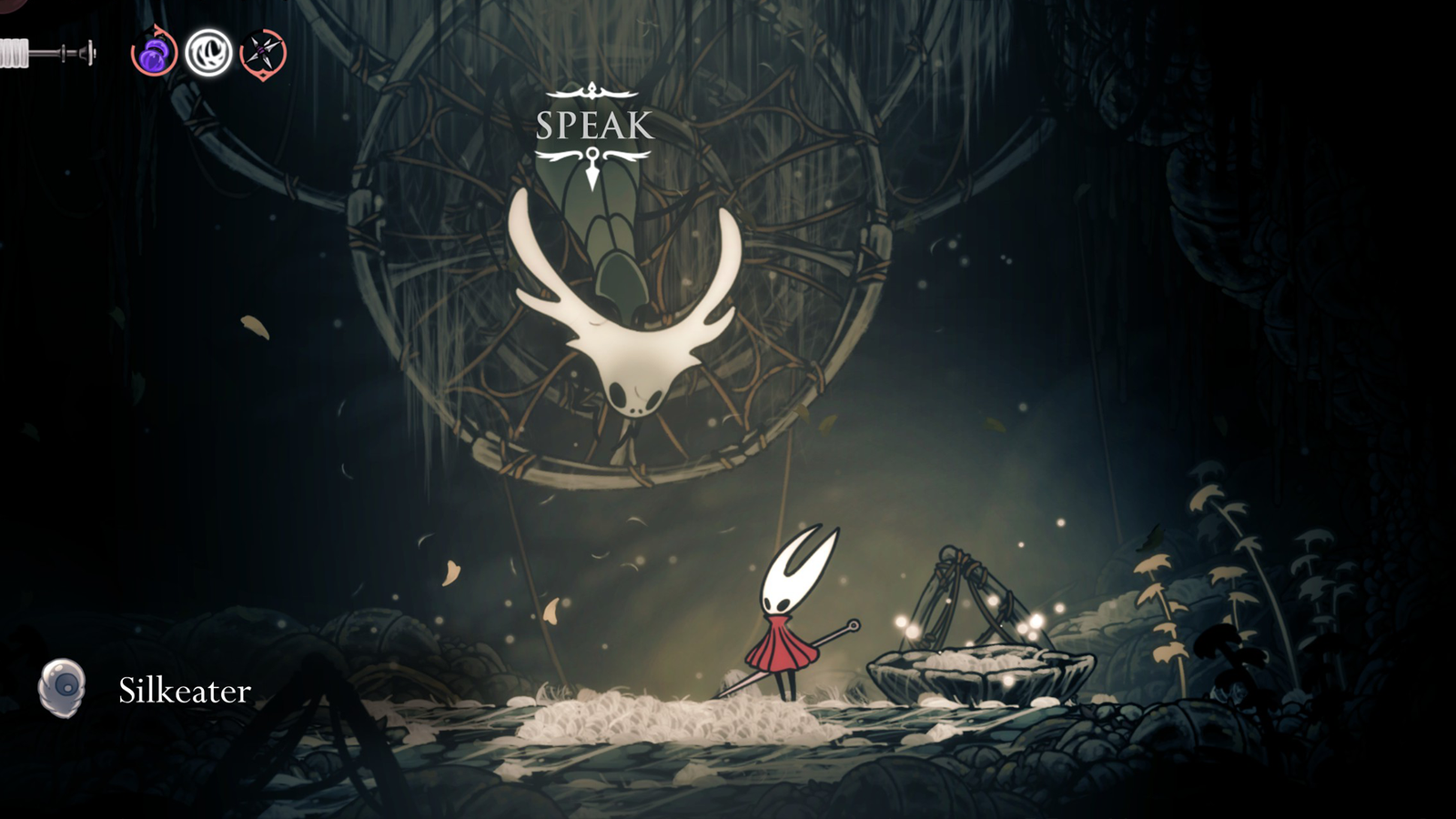Toggle the leftmost purple tool slot

pyautogui.click(x=153, y=56)
